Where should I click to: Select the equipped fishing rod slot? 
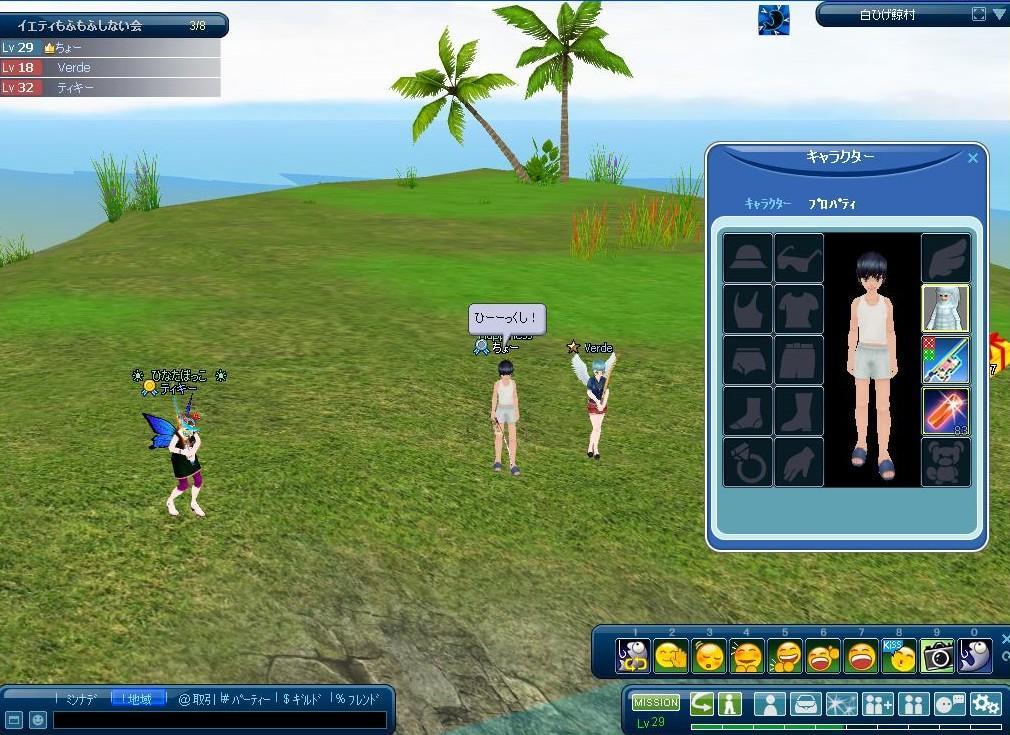point(945,360)
